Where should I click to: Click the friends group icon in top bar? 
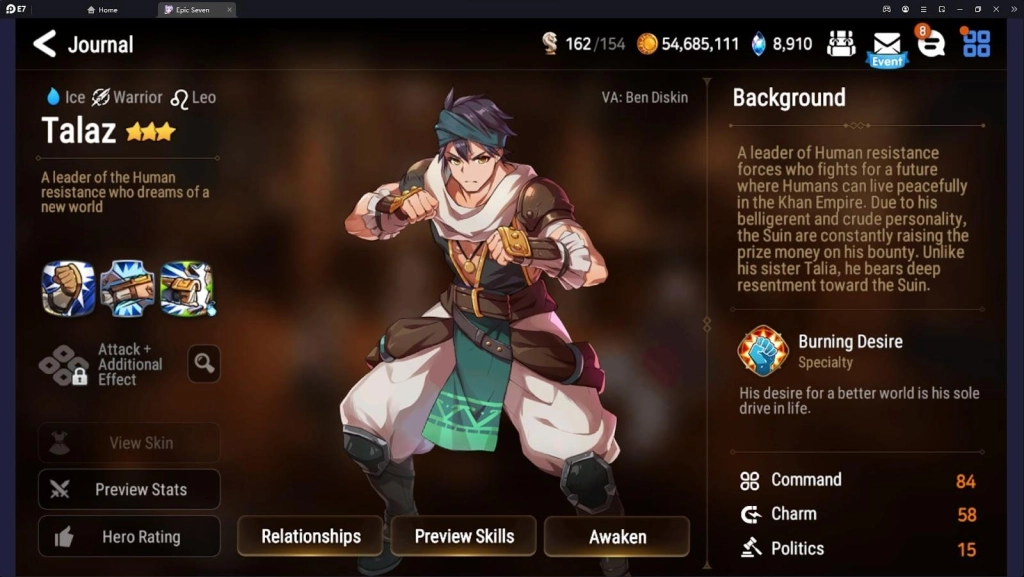842,44
